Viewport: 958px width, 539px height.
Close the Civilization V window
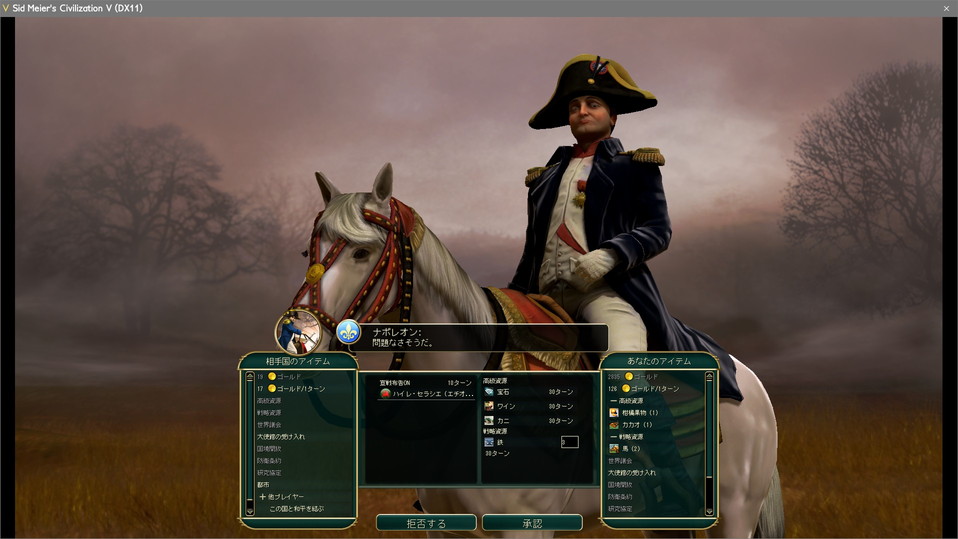click(946, 8)
